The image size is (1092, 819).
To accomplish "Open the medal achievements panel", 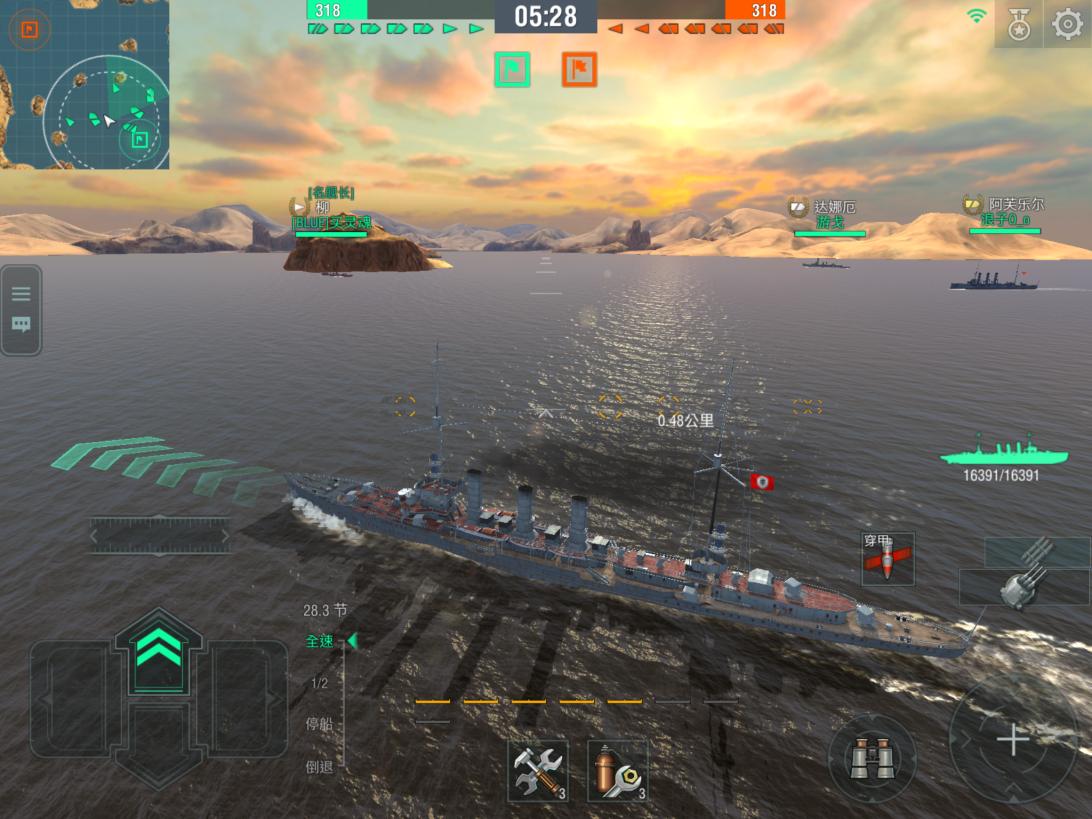I will coord(1018,24).
